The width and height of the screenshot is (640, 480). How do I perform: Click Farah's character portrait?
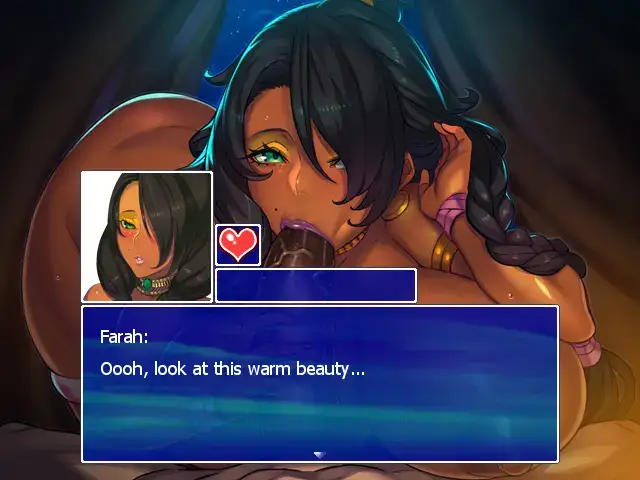pyautogui.click(x=146, y=236)
